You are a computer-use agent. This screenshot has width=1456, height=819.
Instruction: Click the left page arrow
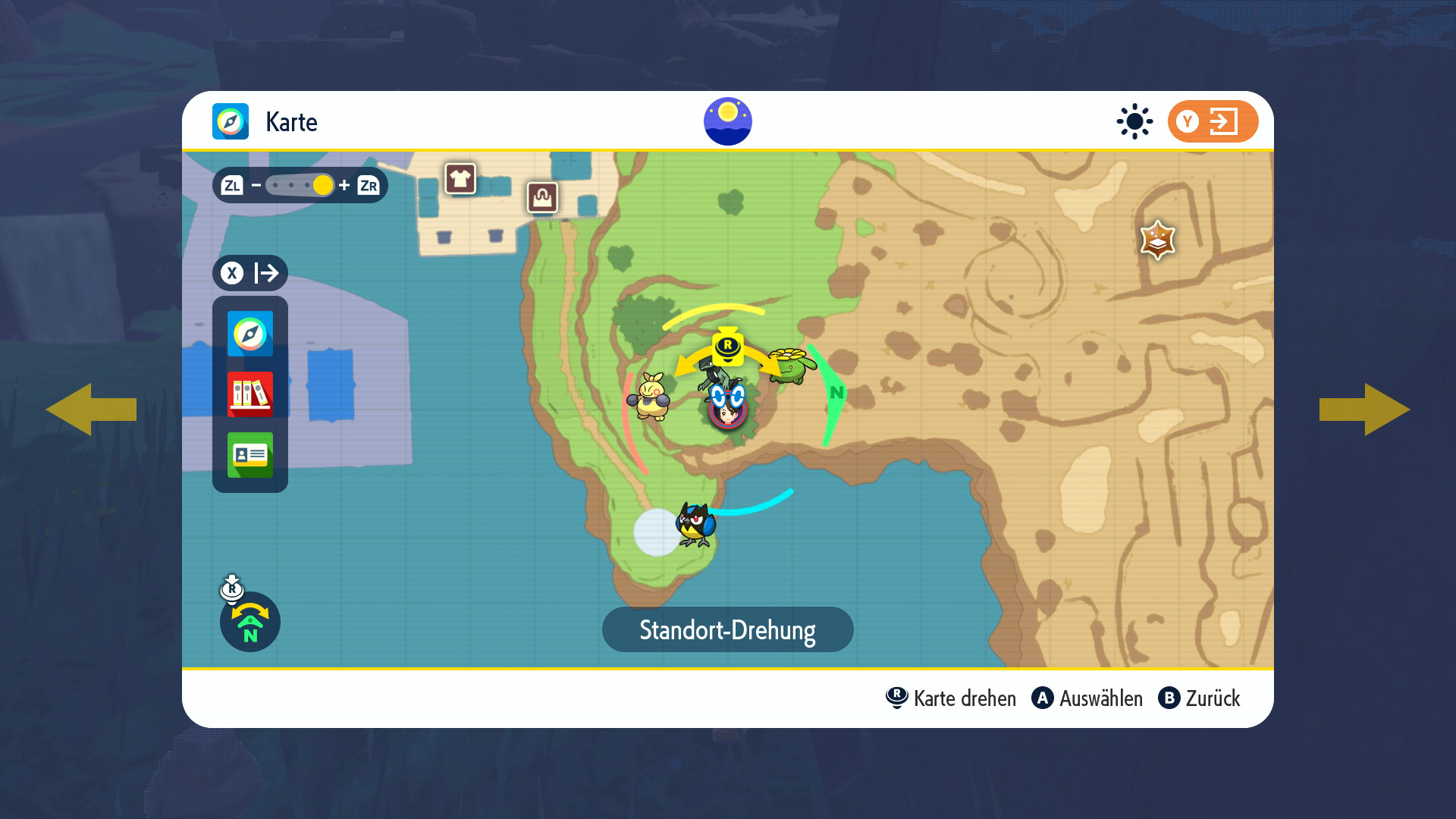point(91,409)
